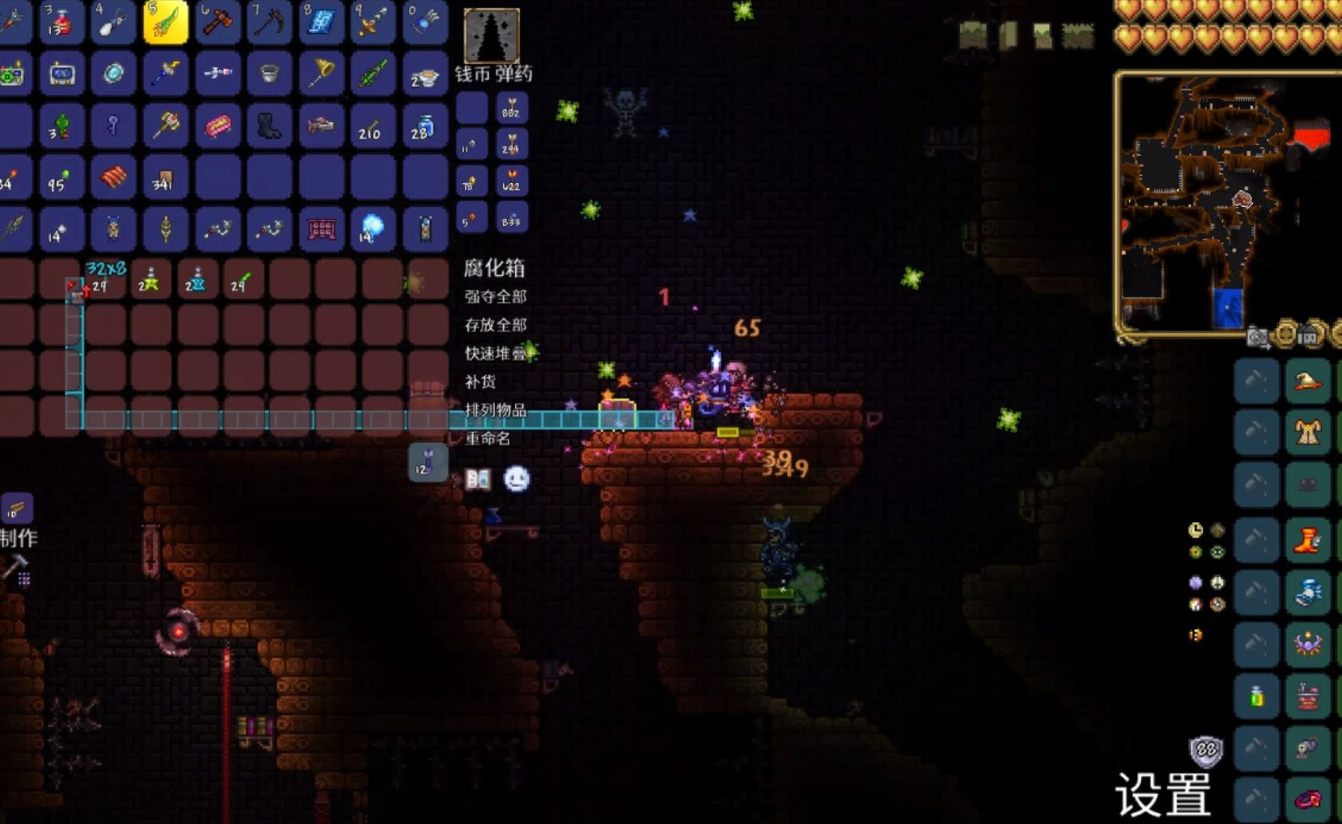The image size is (1342, 824).
Task: Select the wizard hat equipment slot
Action: tap(1308, 381)
